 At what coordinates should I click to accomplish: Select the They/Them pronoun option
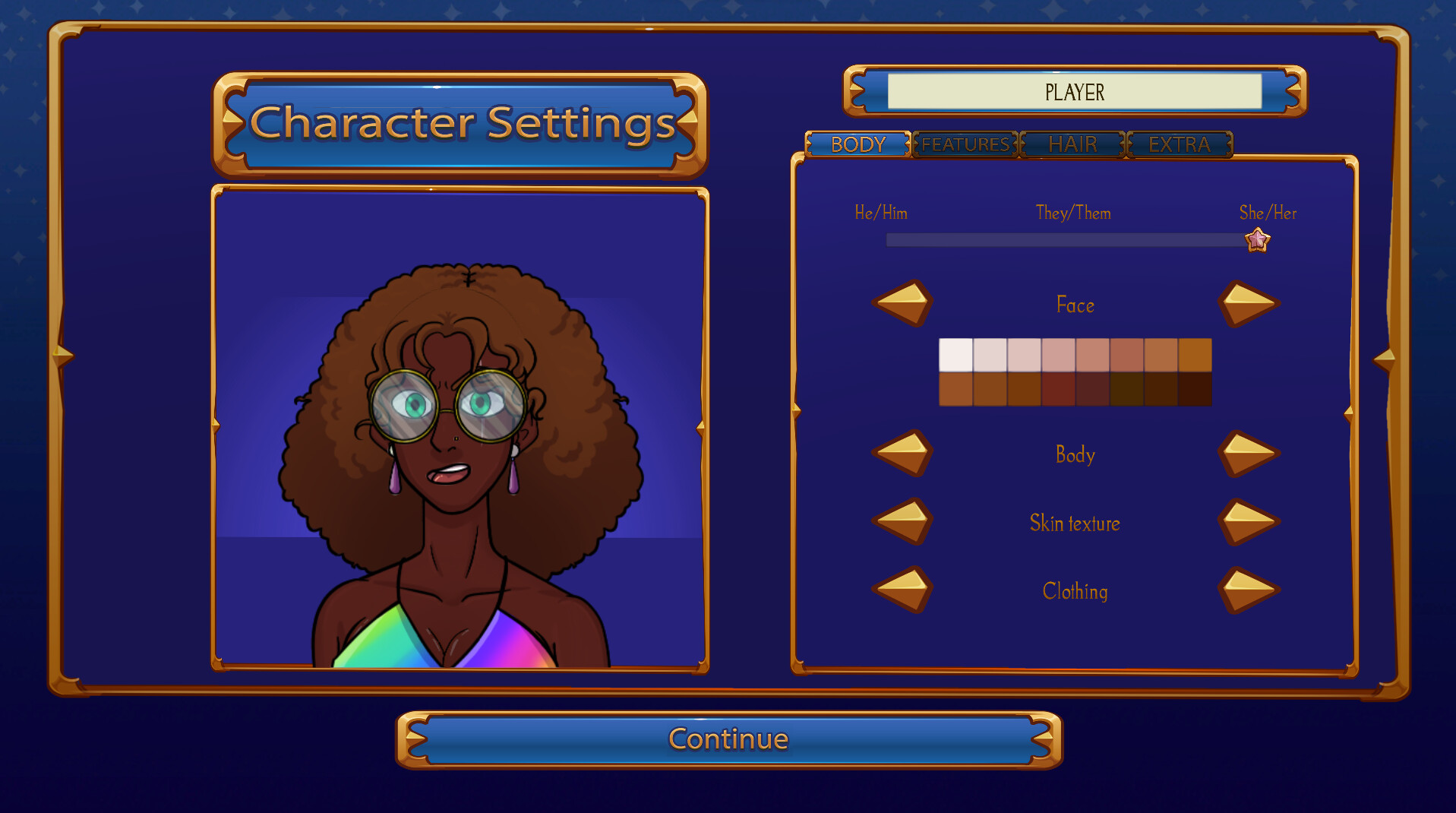[1073, 214]
